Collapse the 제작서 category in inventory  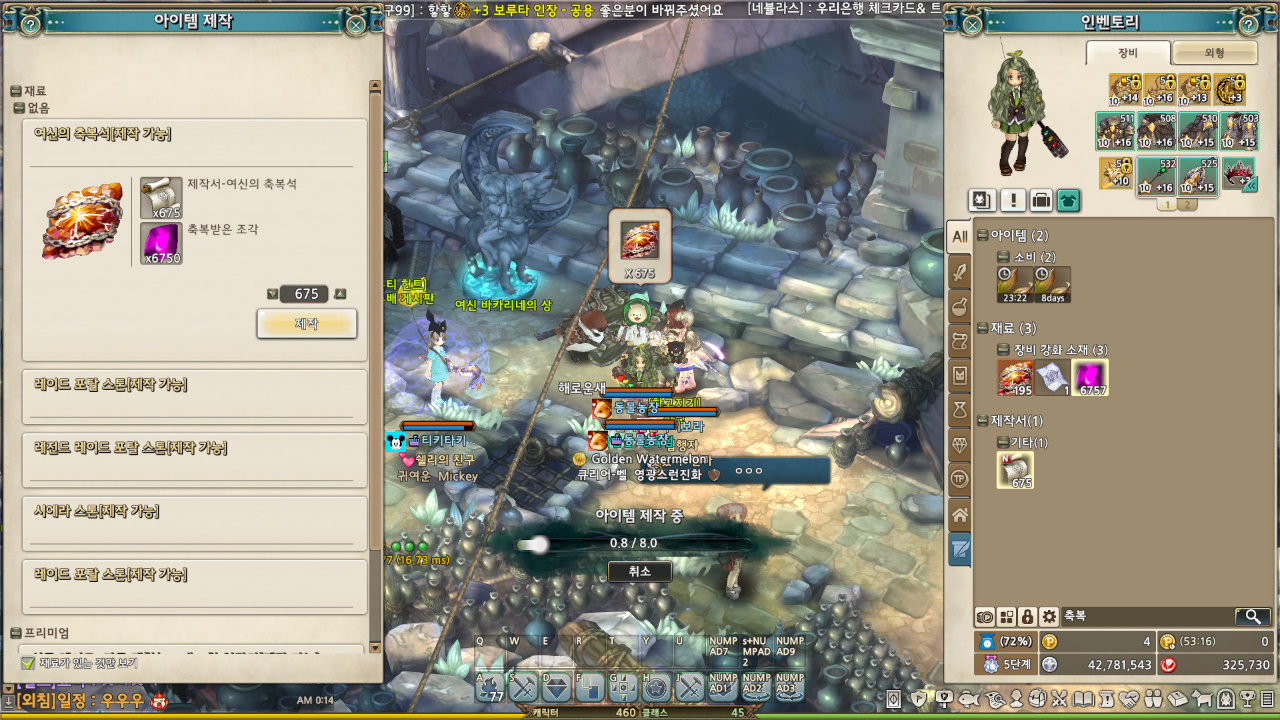pyautogui.click(x=983, y=421)
